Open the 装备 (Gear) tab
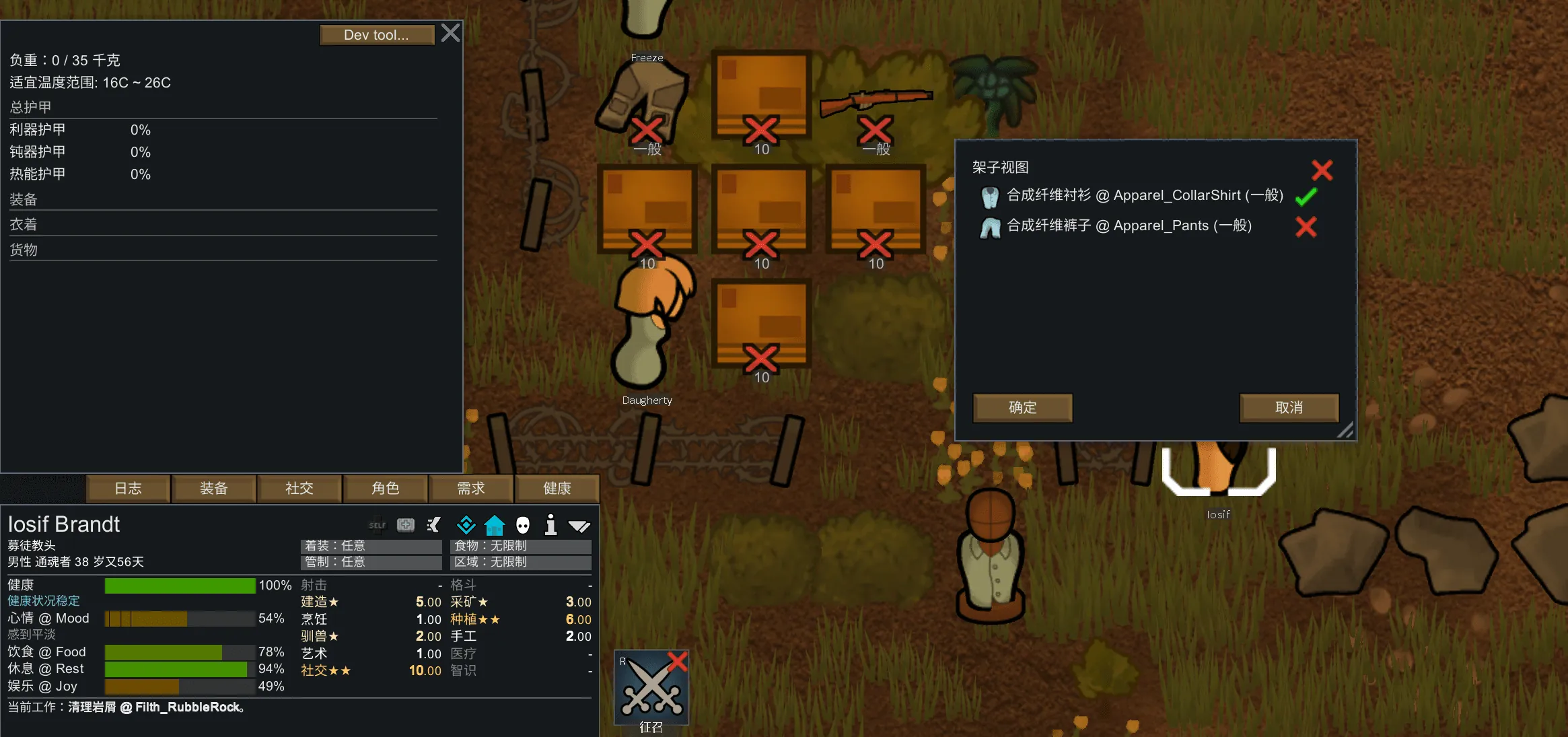Image resolution: width=1568 pixels, height=737 pixels. coord(214,489)
